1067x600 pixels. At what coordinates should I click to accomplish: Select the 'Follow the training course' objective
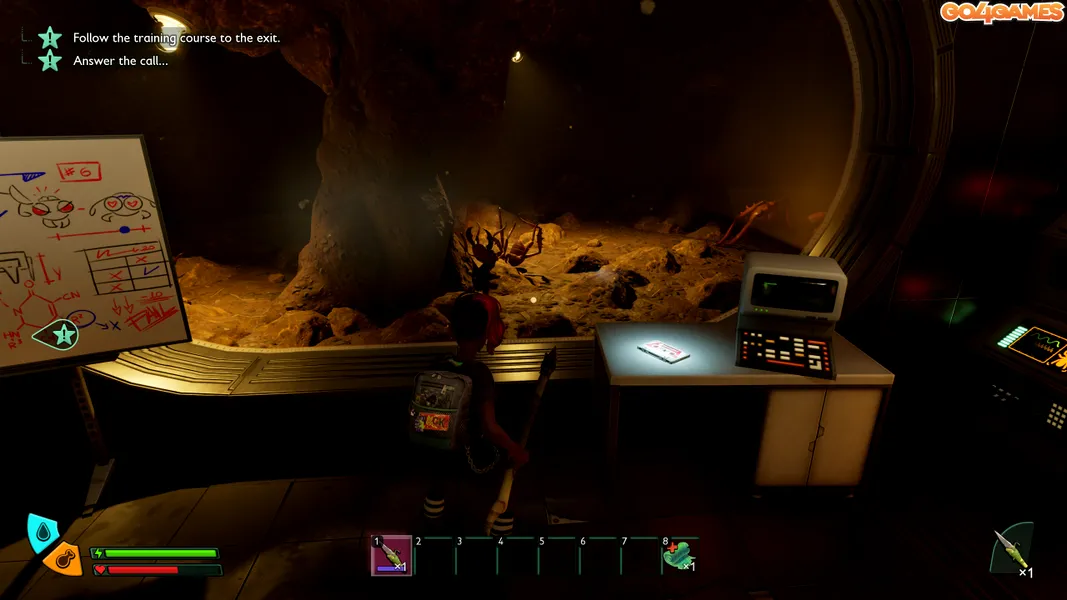coord(176,38)
